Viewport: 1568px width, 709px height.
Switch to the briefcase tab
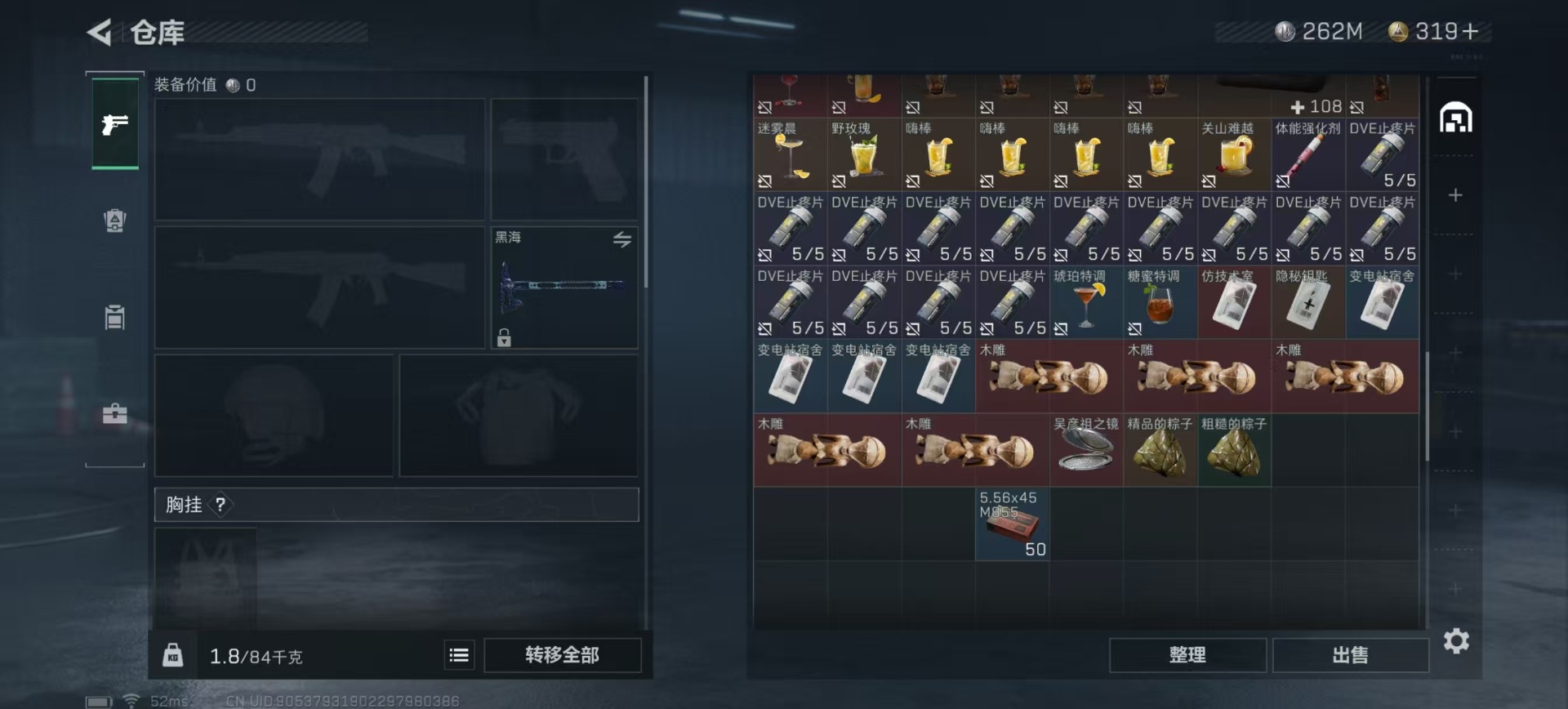(x=114, y=413)
